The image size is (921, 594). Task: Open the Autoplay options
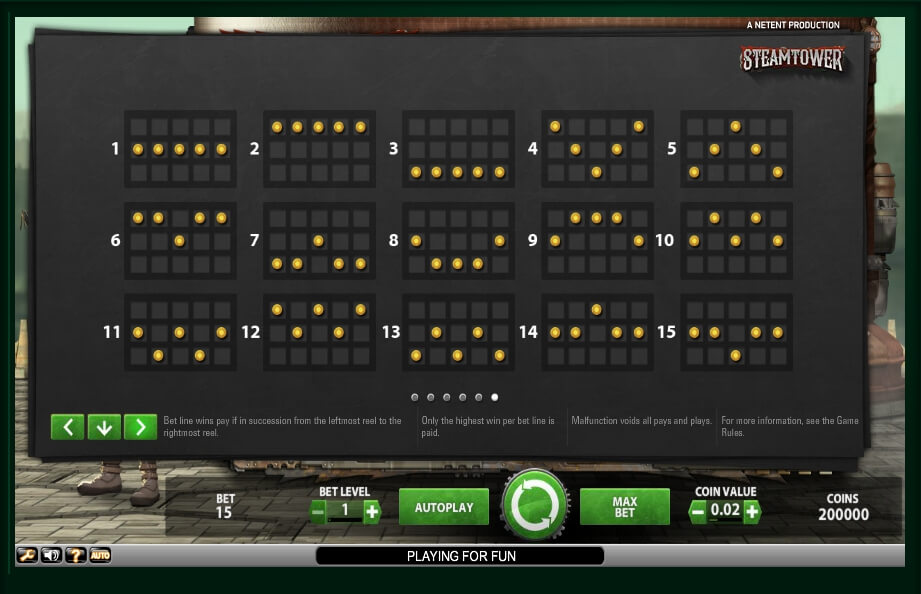[444, 507]
